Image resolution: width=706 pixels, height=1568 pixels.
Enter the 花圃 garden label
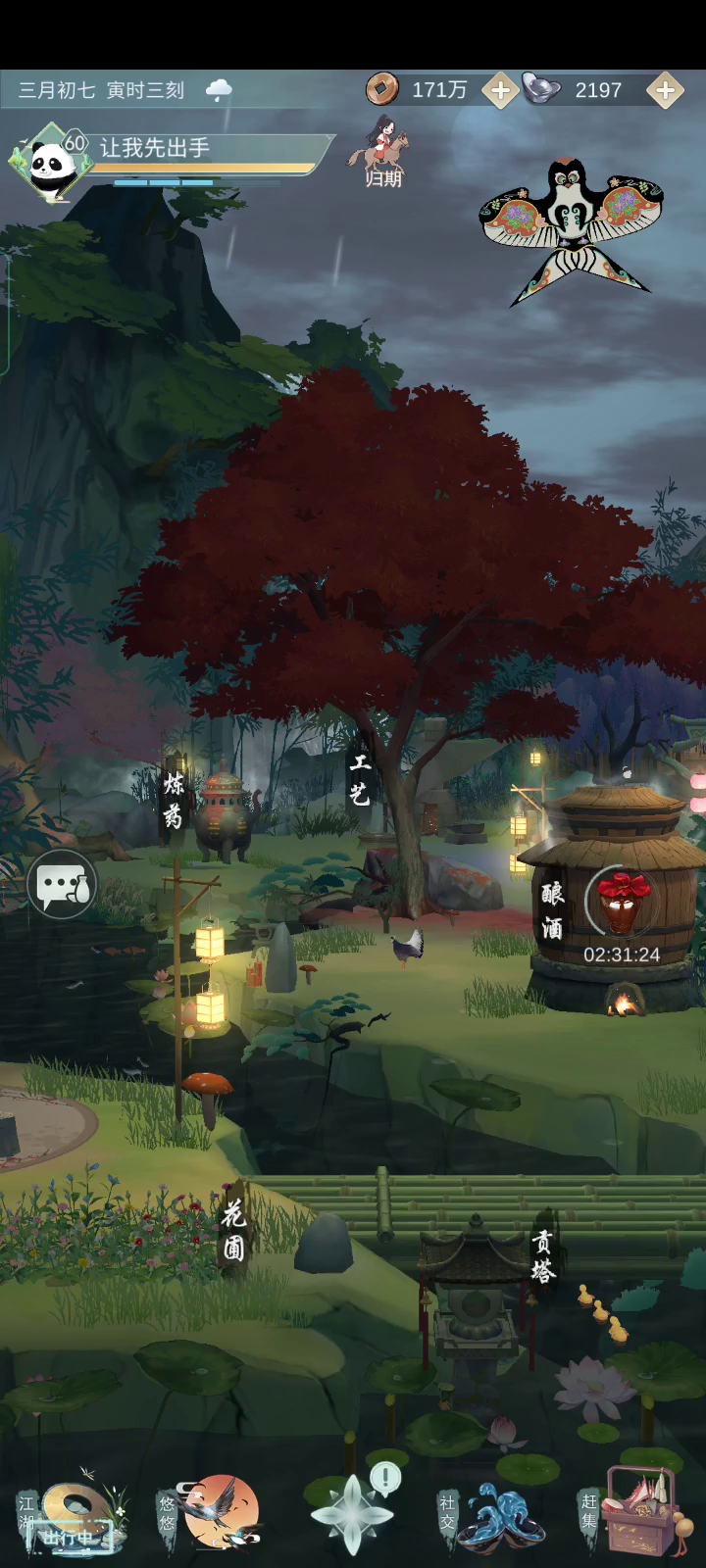click(233, 1231)
